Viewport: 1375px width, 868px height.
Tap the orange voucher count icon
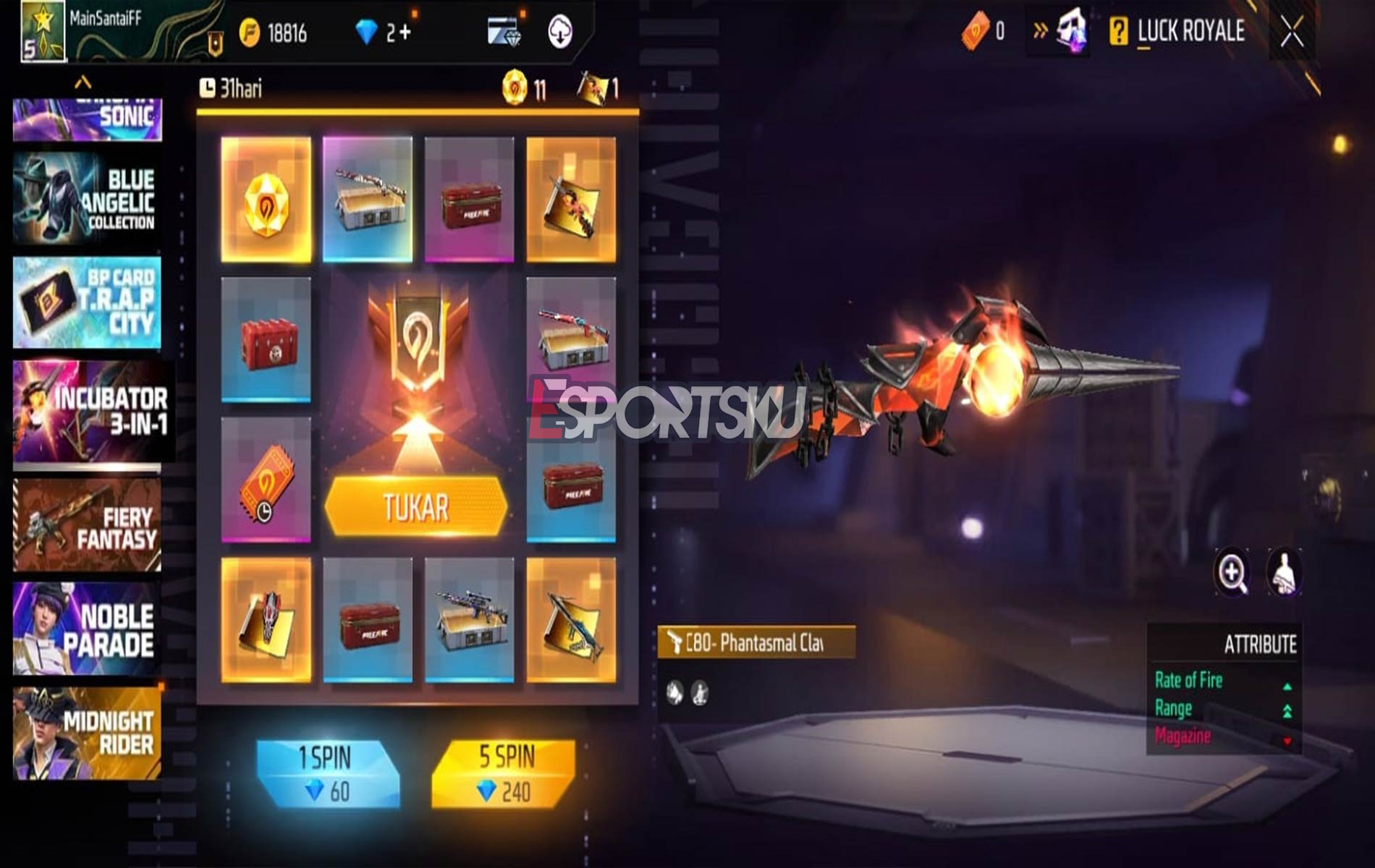(x=976, y=30)
